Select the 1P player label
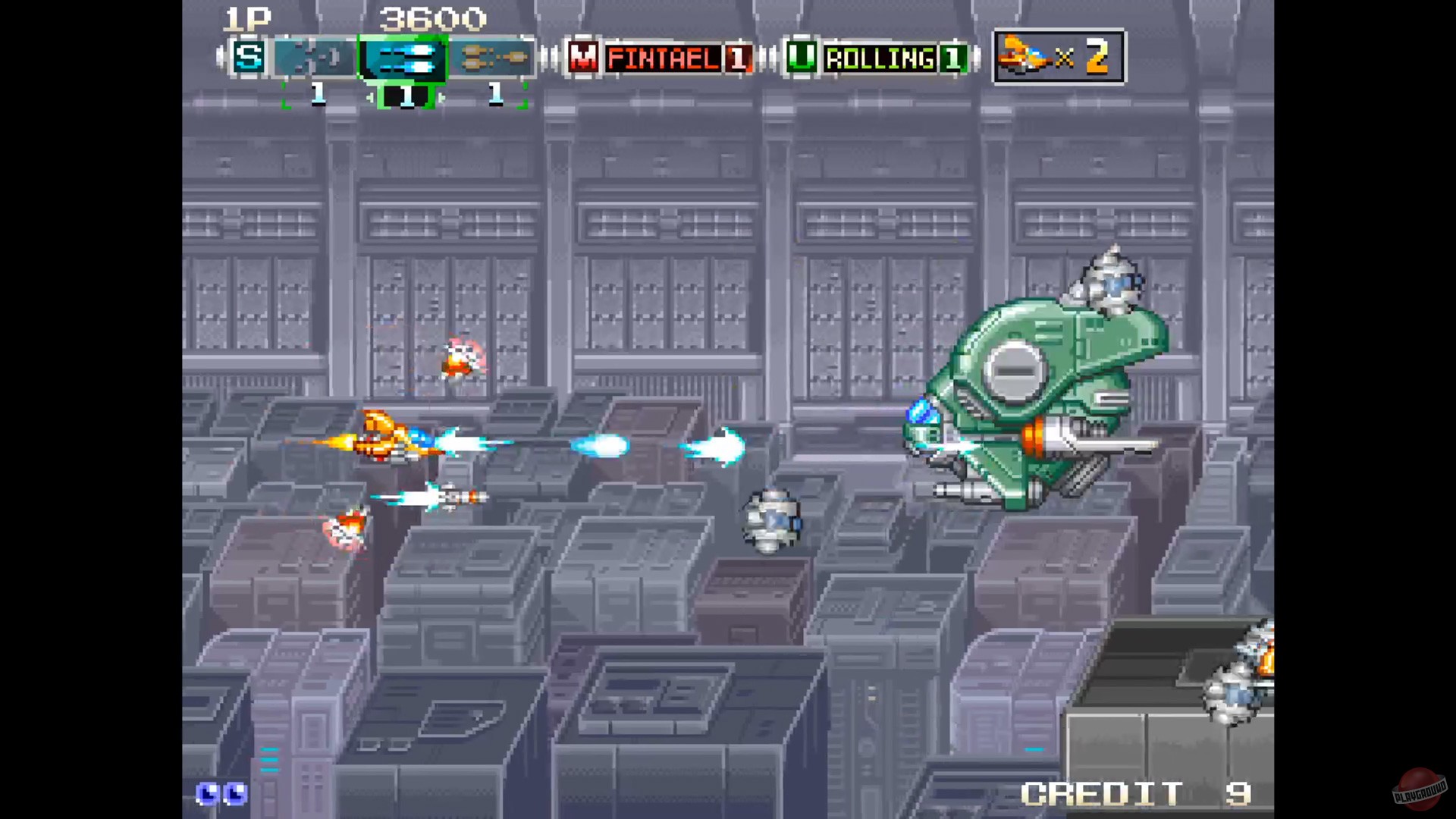Screen dimensions: 1456x819 click(248, 20)
